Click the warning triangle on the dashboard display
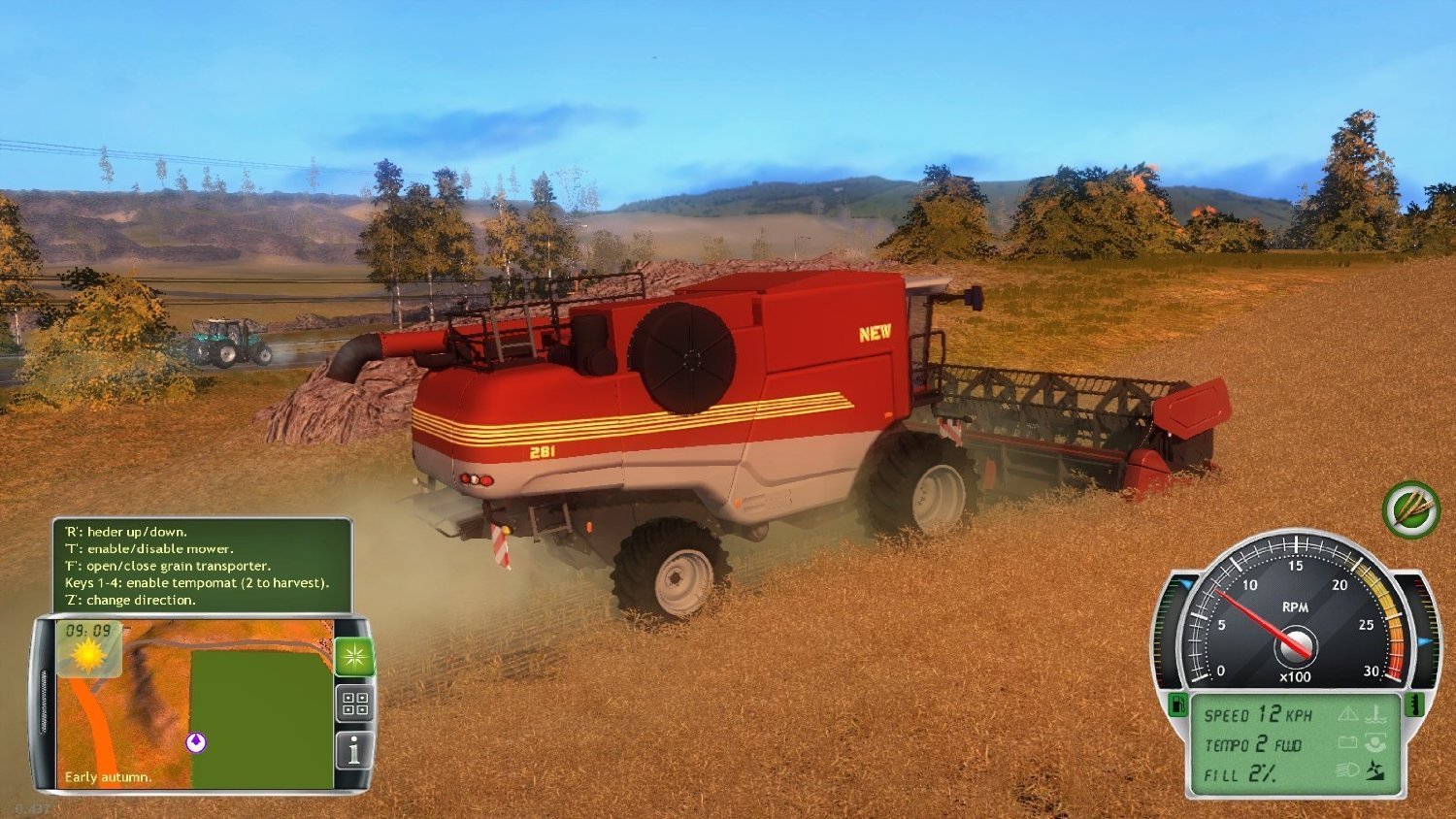 tap(1349, 714)
